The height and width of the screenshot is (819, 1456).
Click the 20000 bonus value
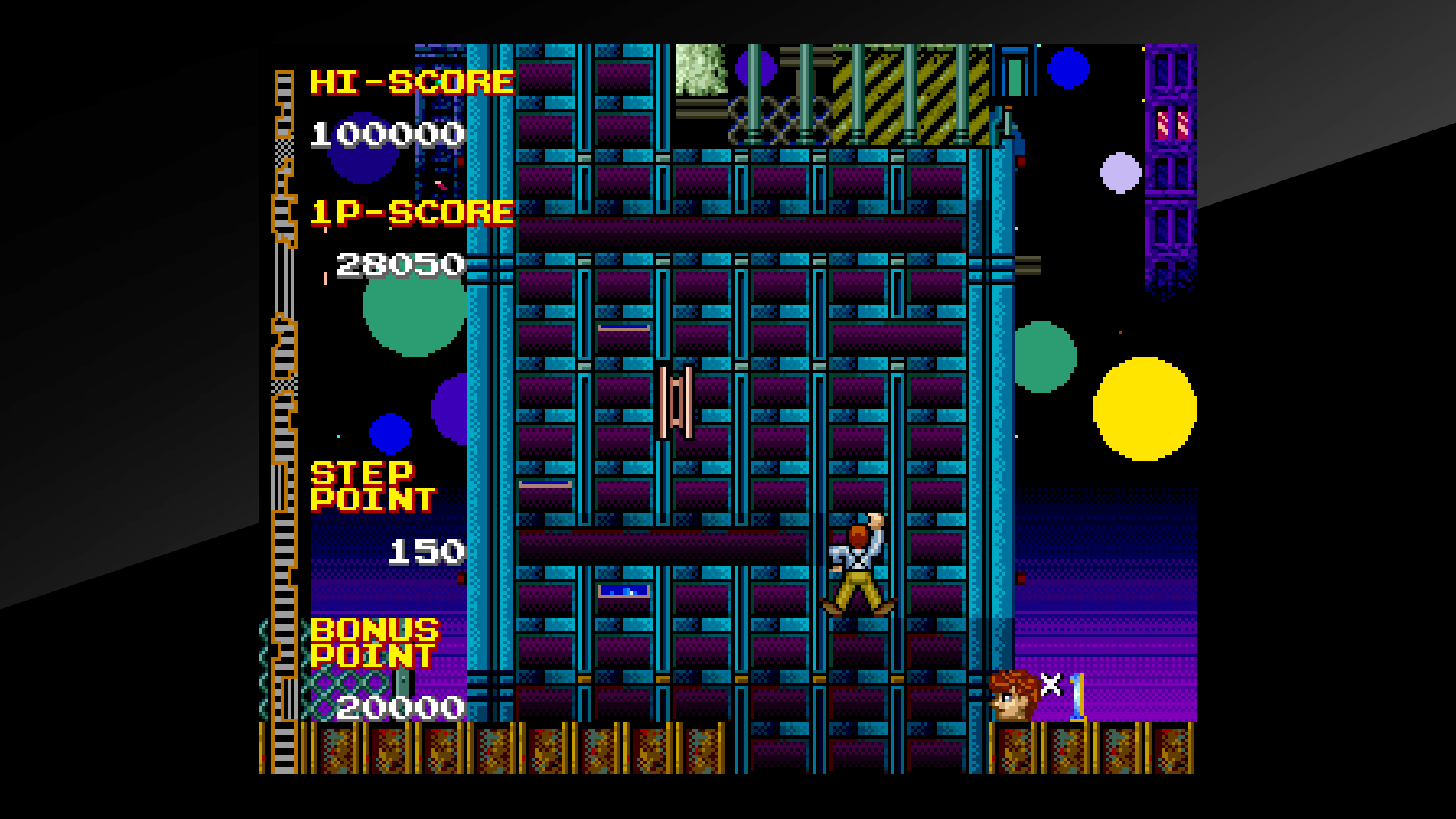(398, 707)
